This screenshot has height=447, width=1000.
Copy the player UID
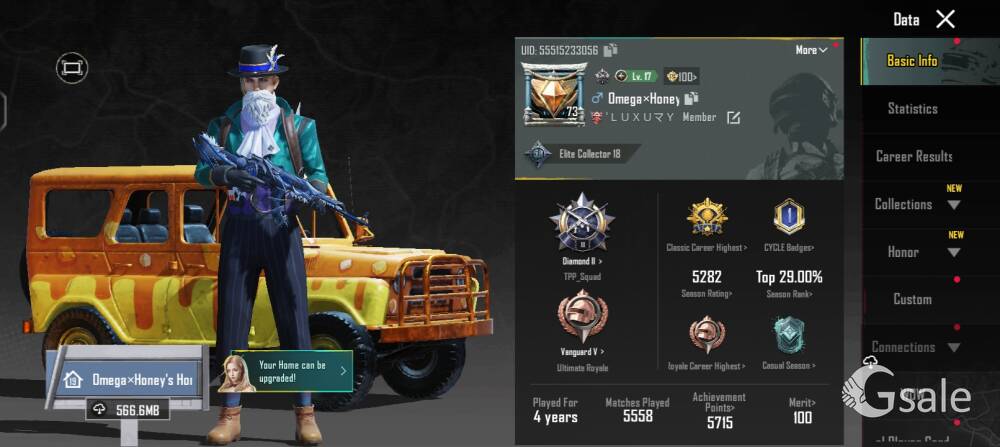click(611, 50)
